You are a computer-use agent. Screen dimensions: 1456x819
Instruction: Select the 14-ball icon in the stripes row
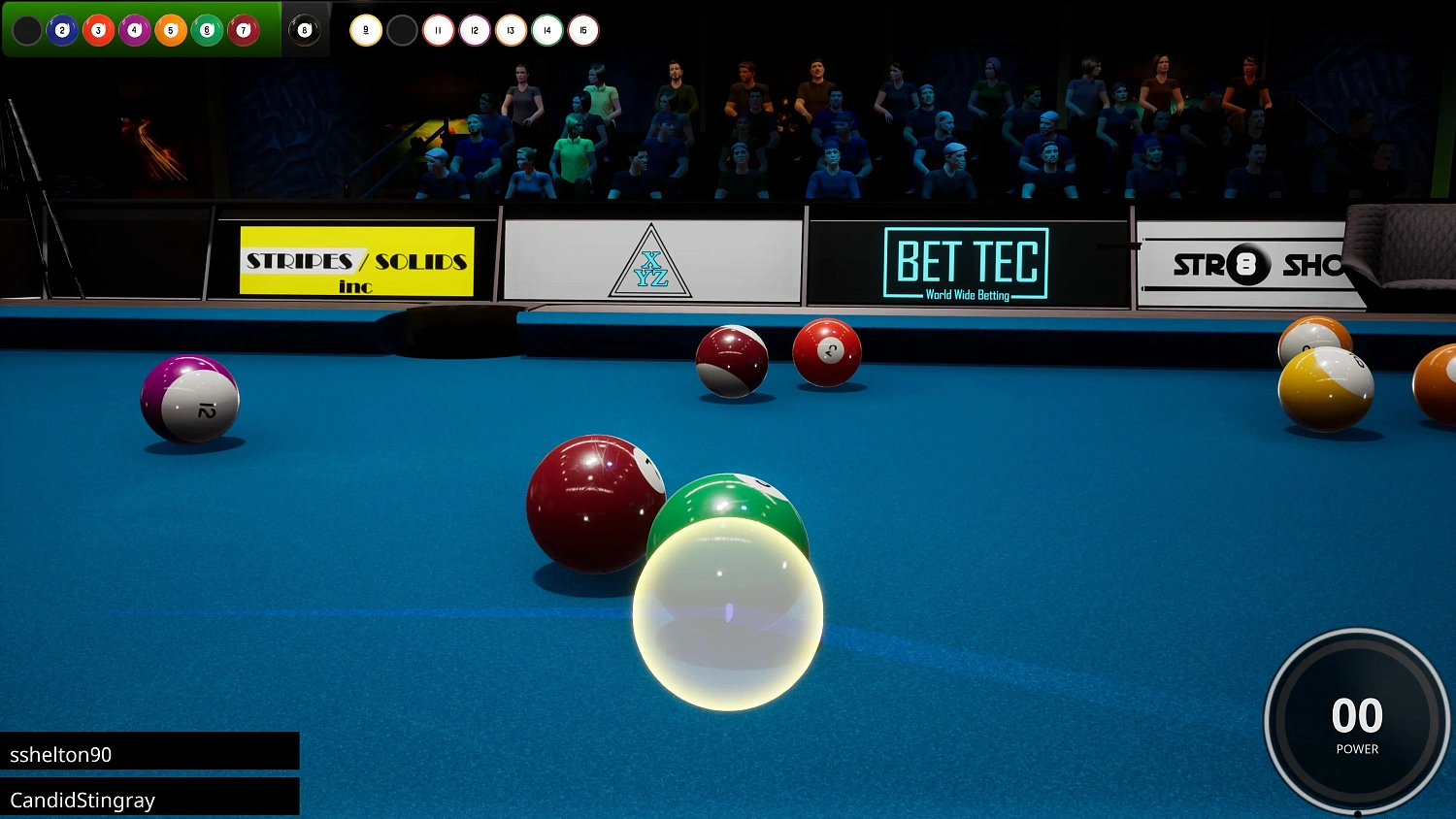[546, 30]
